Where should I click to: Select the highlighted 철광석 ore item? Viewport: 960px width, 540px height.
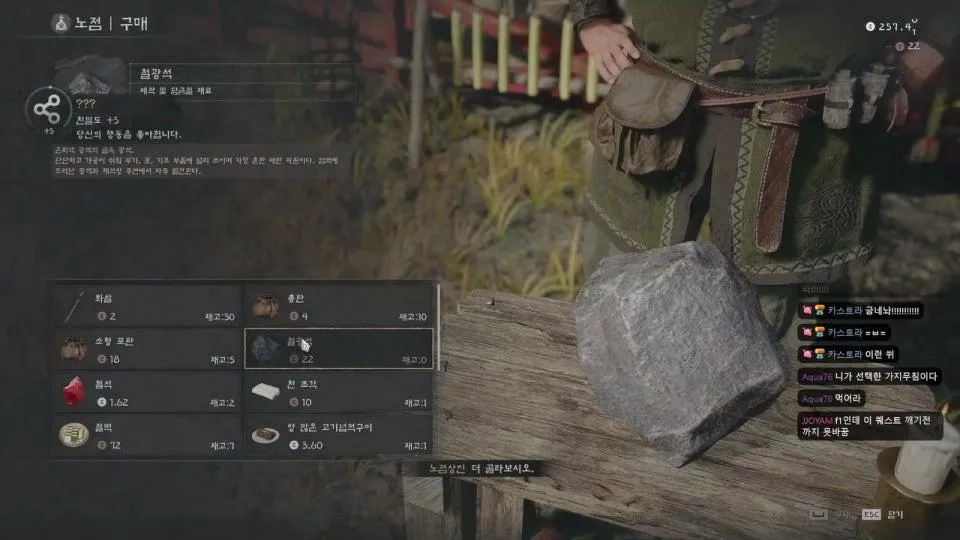coord(339,348)
